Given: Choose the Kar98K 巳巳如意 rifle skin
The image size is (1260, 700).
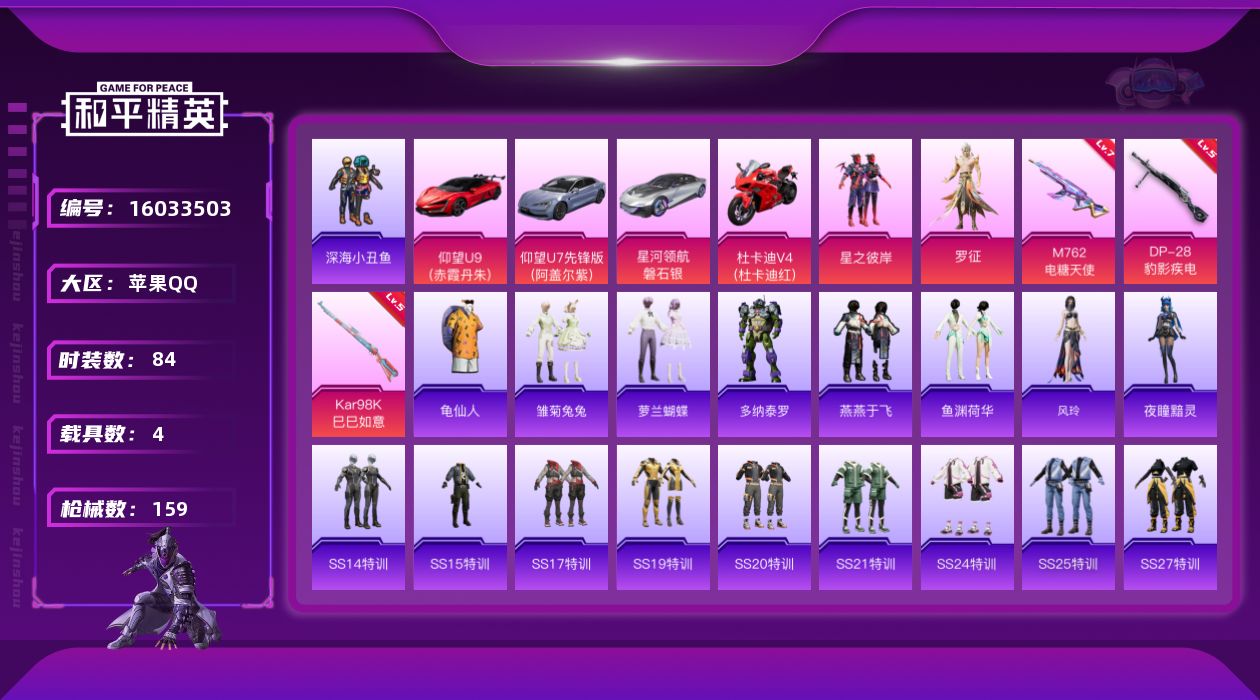Looking at the screenshot, I should click(358, 364).
